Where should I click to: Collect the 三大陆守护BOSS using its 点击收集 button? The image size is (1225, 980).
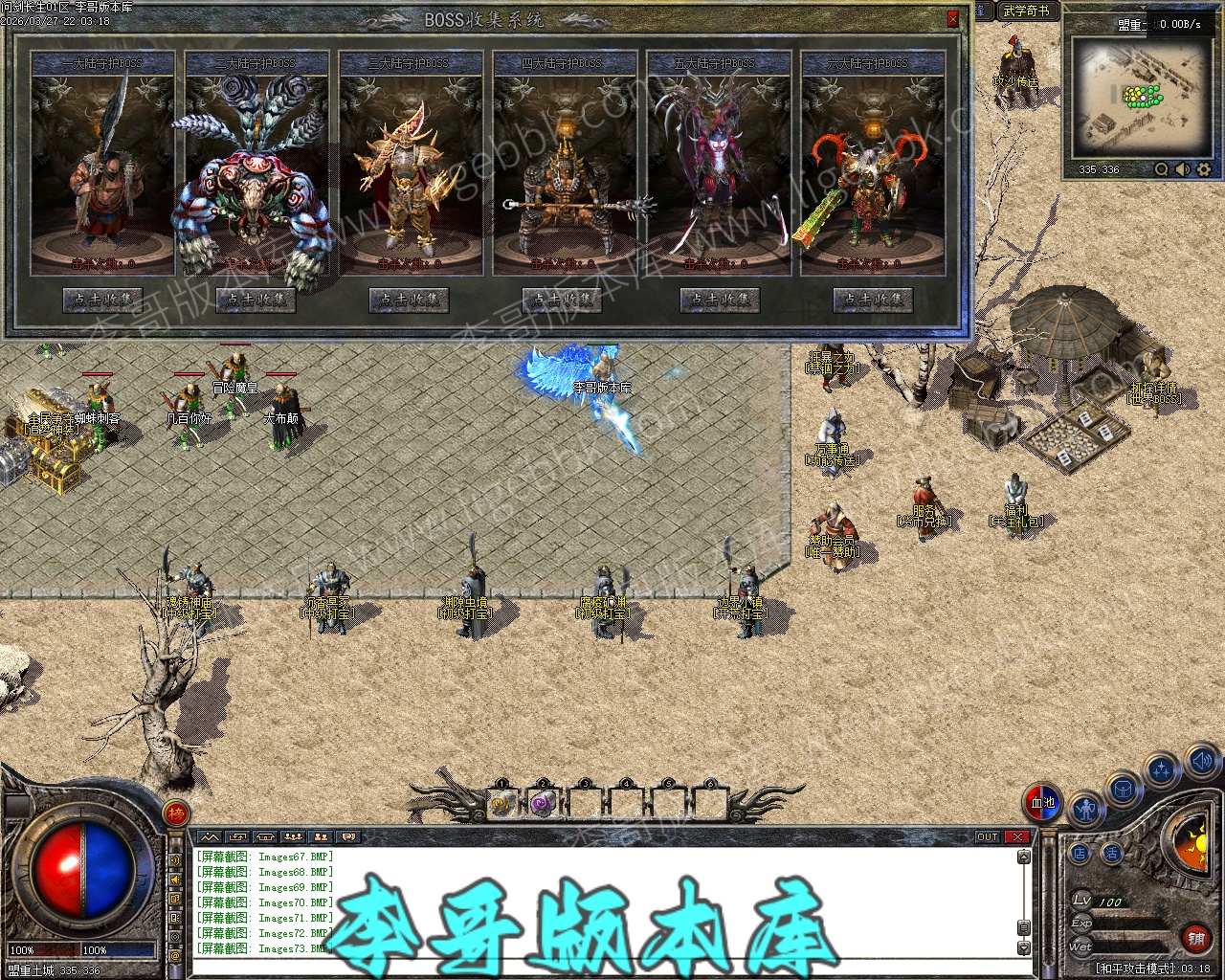click(410, 300)
